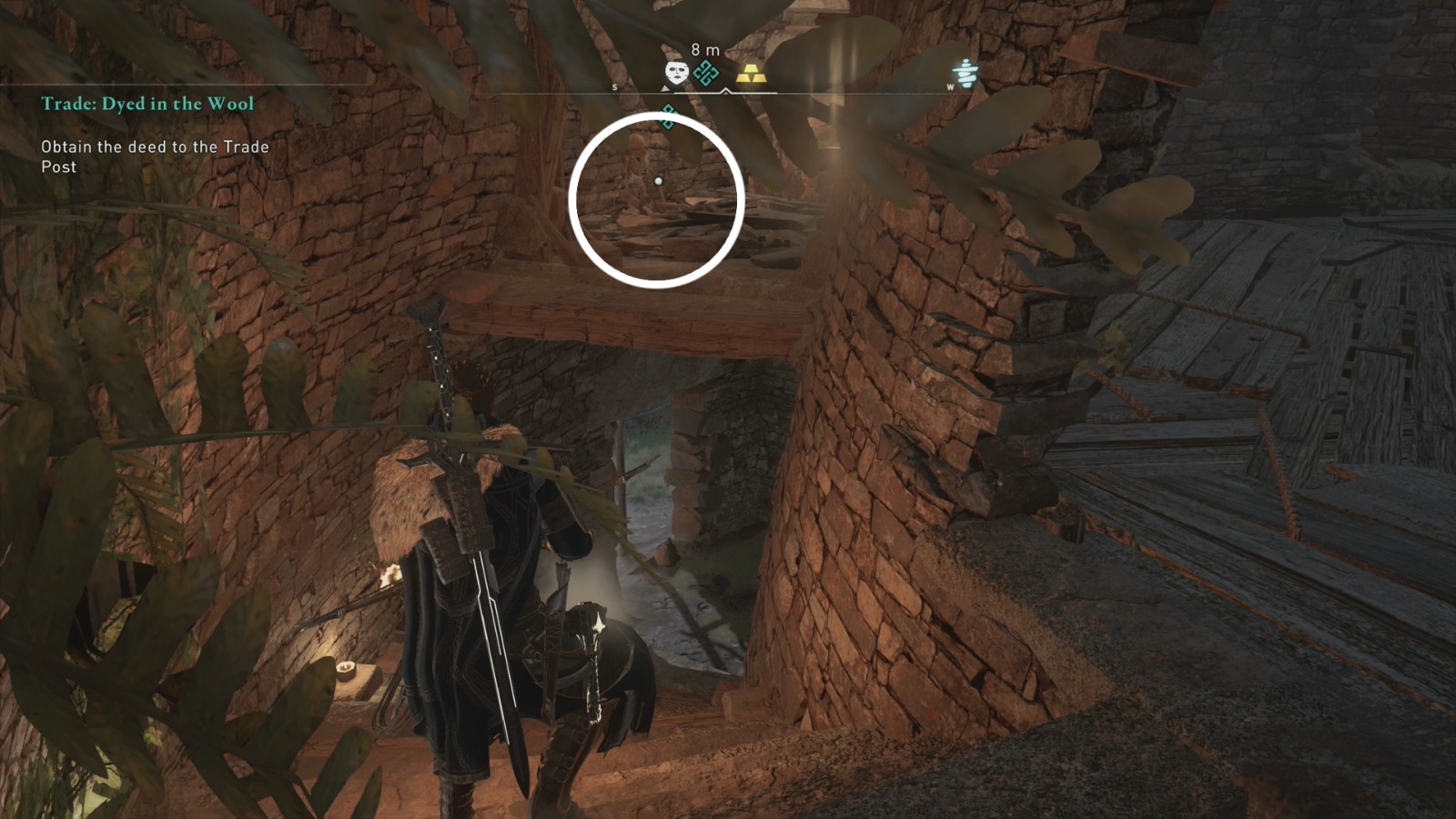
Task: Select the S cardinal letter on compass
Action: coord(616,86)
